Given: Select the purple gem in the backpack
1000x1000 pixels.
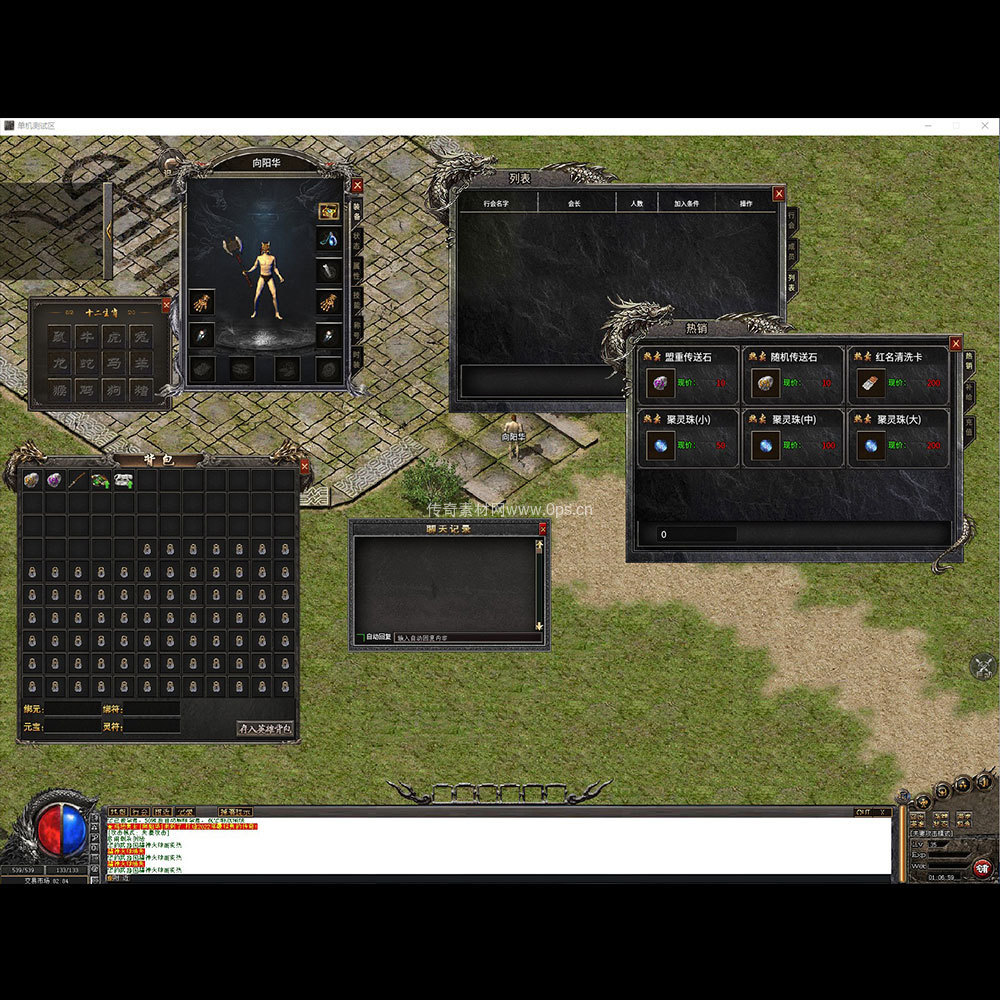Looking at the screenshot, I should 54,480.
